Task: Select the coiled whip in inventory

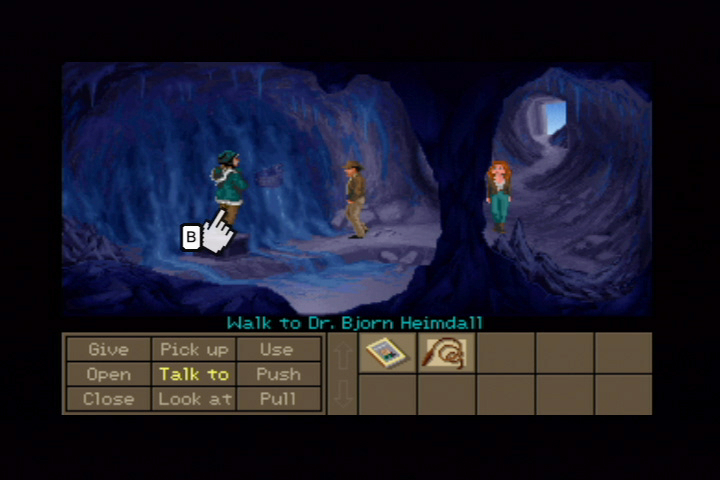Action: click(445, 353)
